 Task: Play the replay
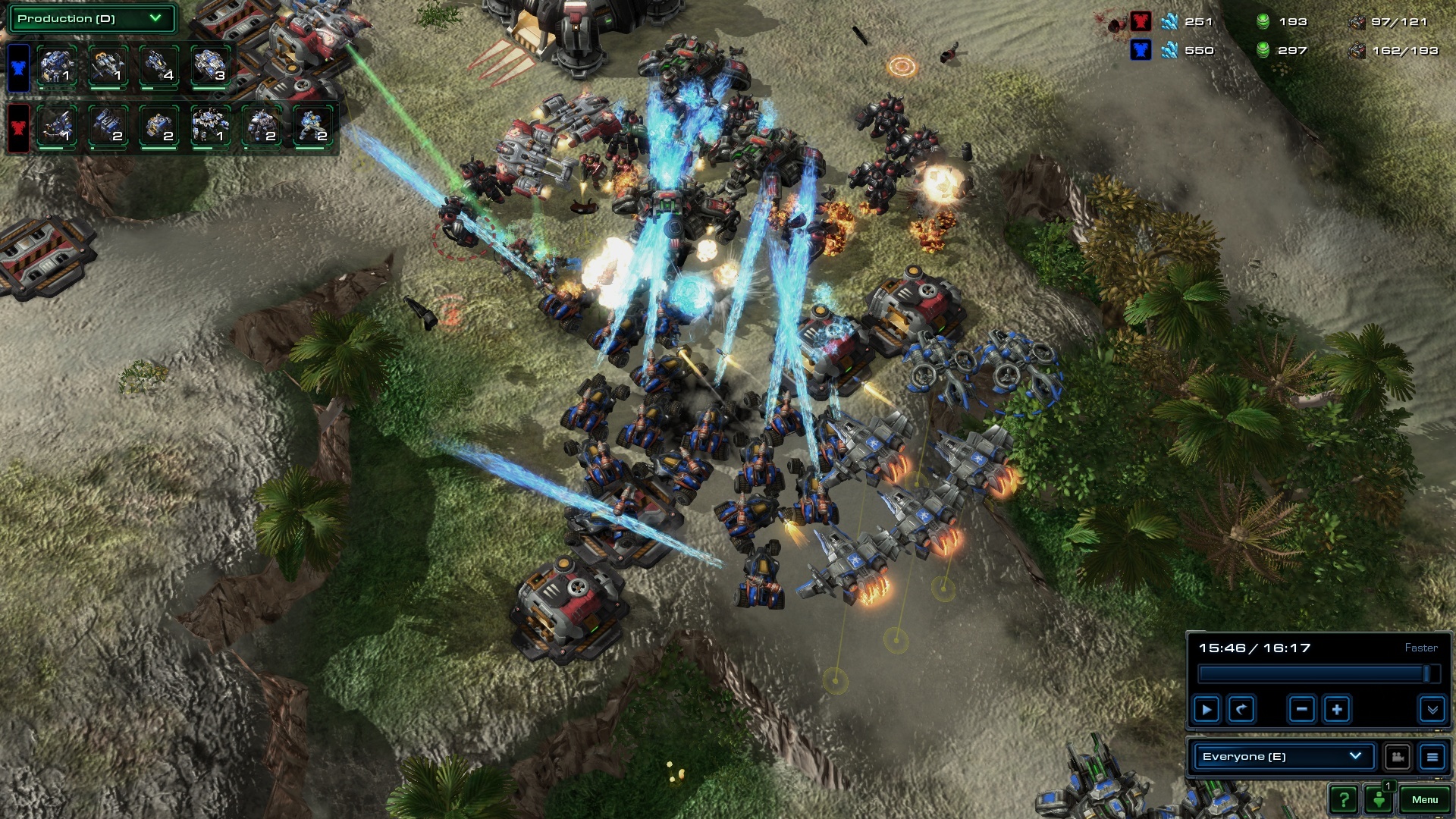click(x=1206, y=710)
